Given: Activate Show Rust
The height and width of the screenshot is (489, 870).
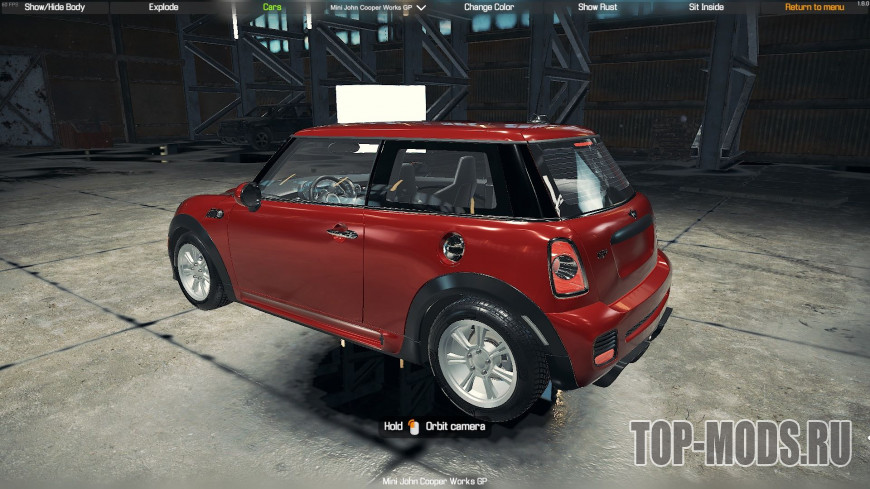Looking at the screenshot, I should 598,7.
